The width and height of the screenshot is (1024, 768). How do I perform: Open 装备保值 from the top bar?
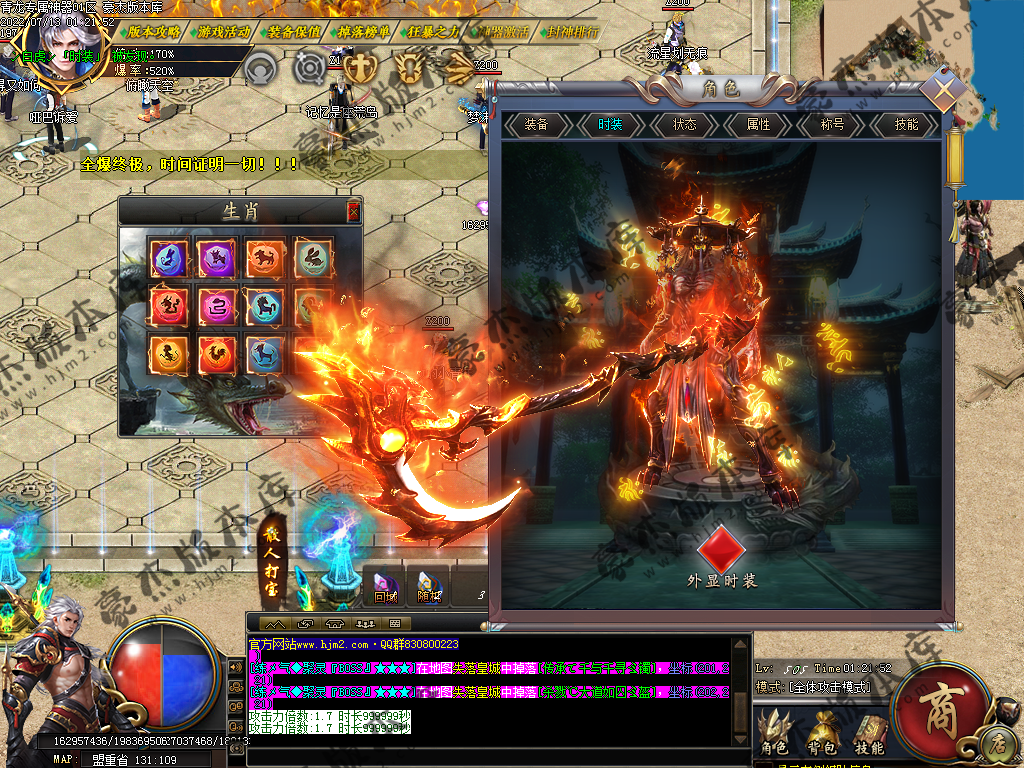294,31
